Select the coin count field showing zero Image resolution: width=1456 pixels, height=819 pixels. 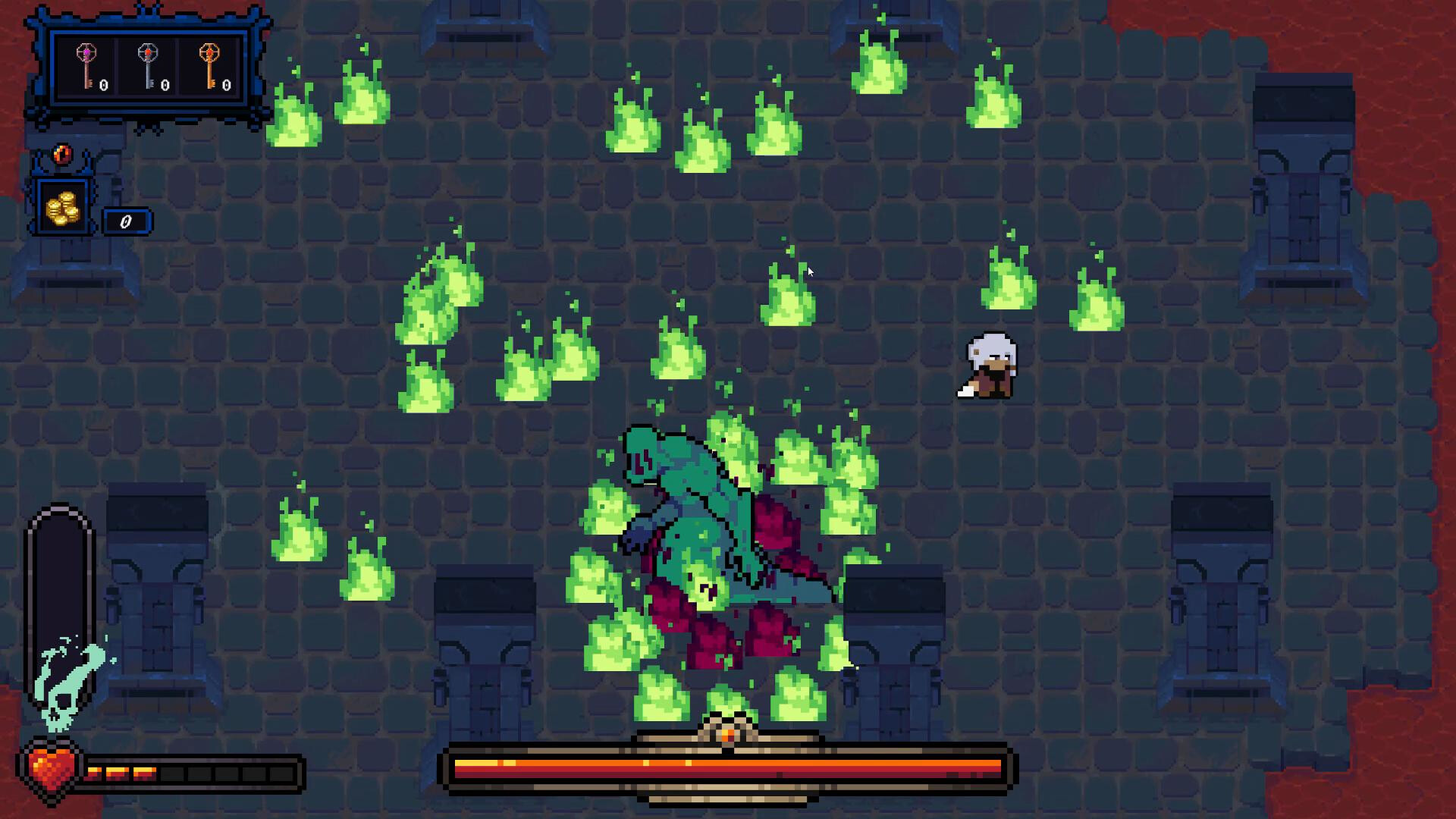pos(126,222)
